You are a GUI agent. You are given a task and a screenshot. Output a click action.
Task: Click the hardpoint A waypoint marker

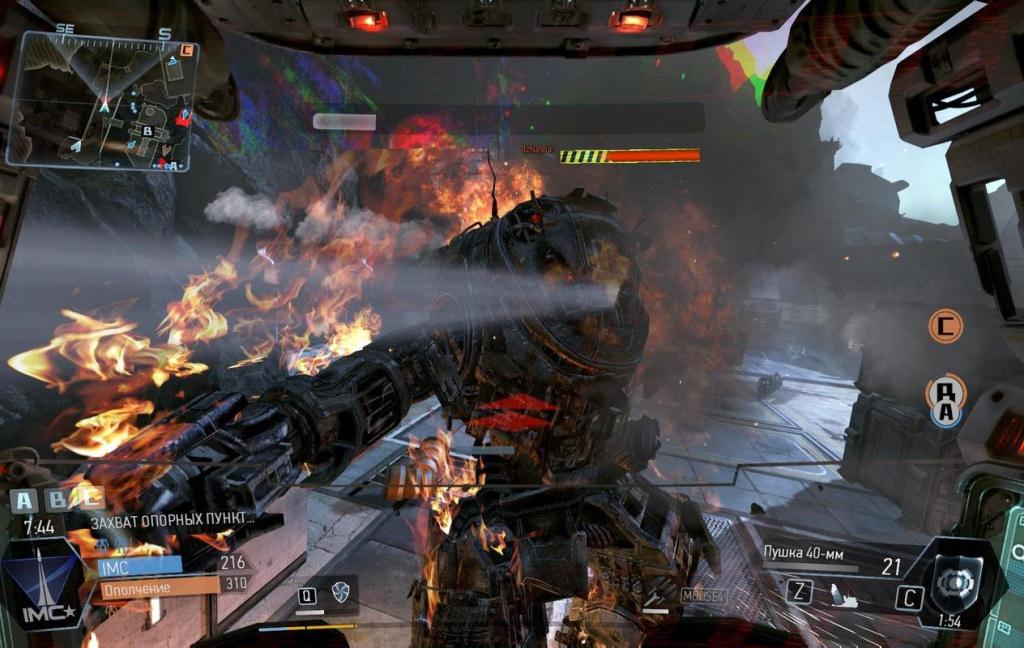[x=945, y=398]
